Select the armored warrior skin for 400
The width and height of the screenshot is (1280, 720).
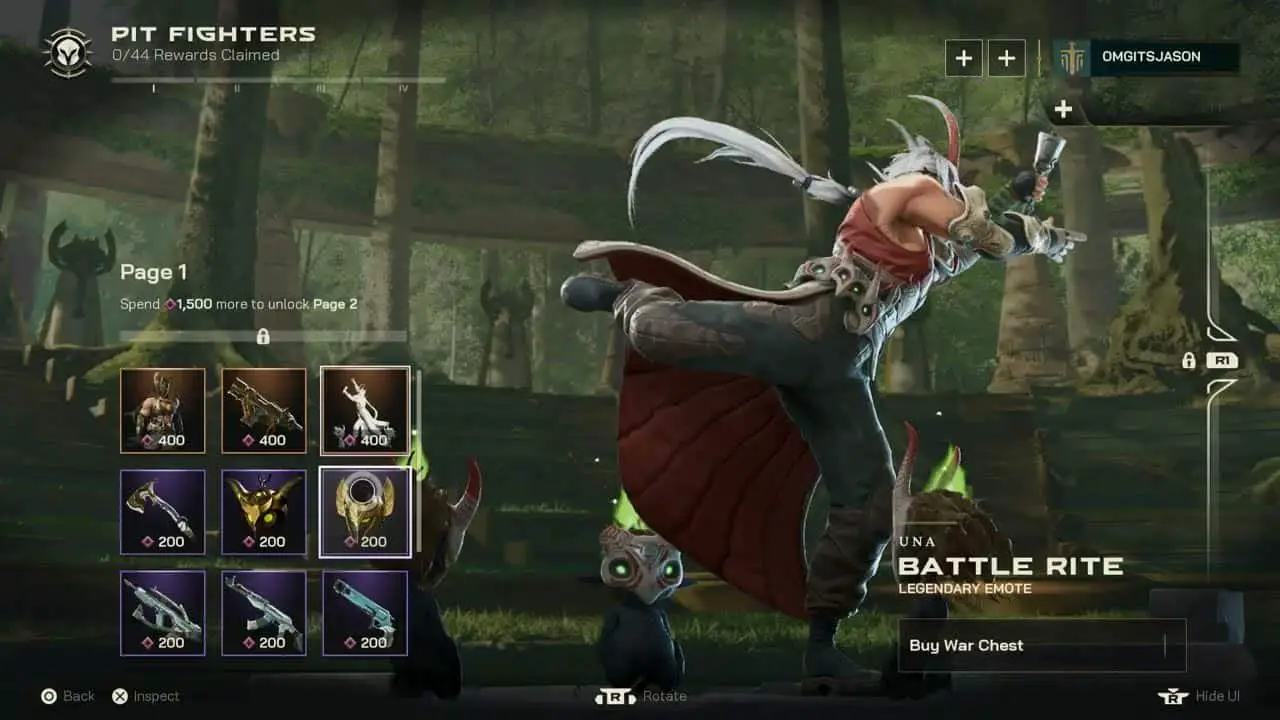pos(163,410)
